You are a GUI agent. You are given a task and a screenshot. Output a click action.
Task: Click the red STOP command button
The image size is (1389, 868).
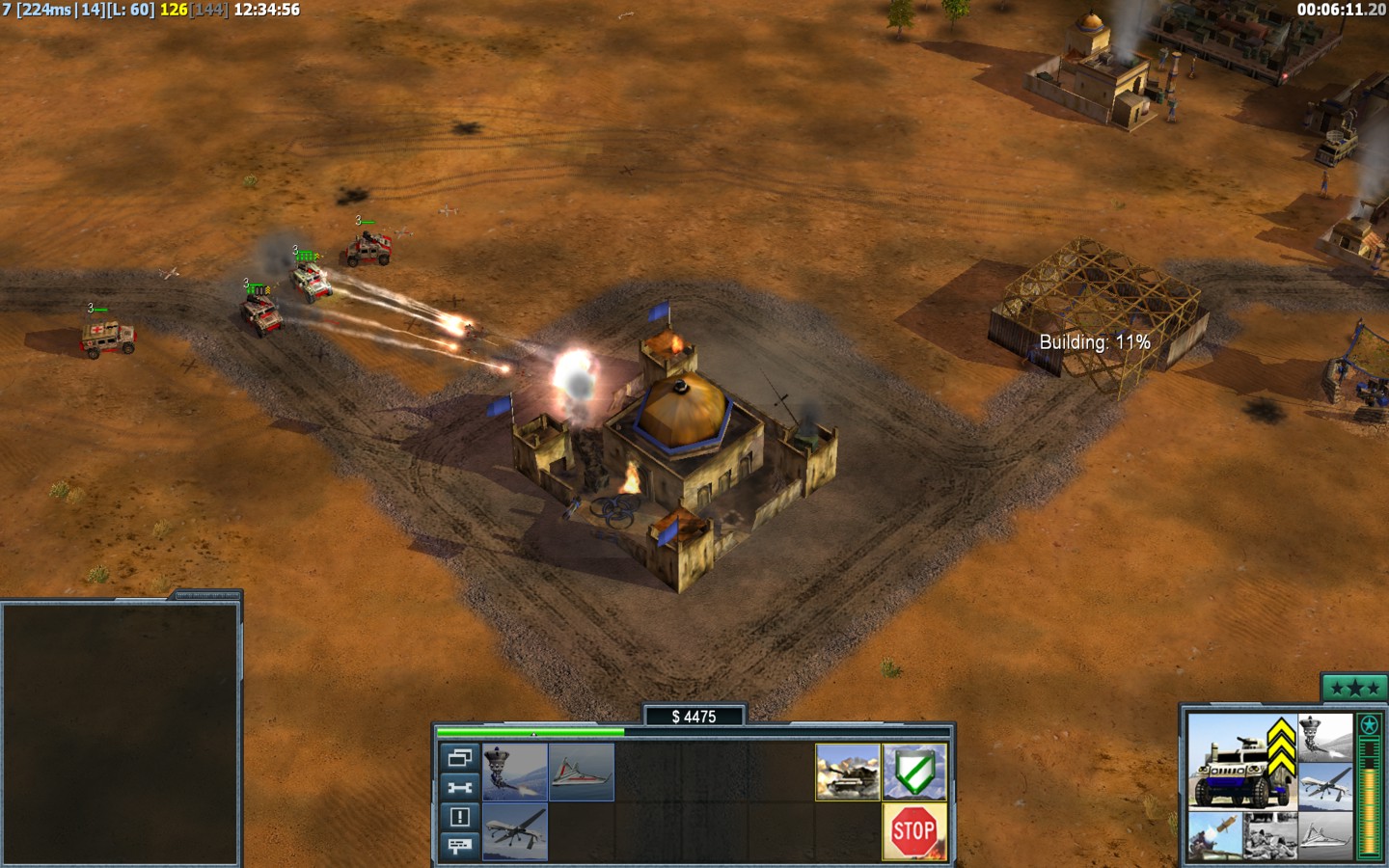point(914,830)
